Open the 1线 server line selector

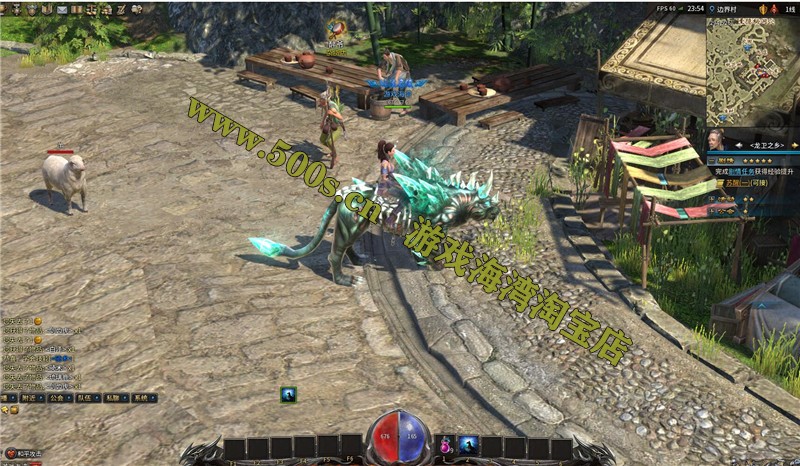tap(790, 8)
